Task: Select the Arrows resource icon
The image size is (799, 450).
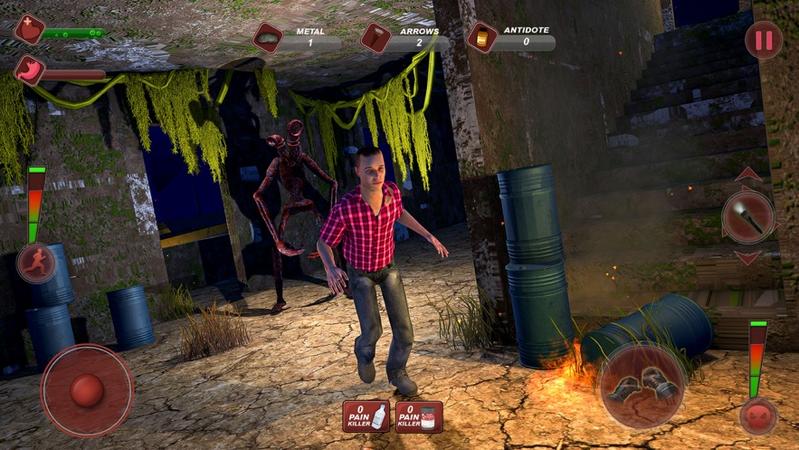Action: 375,38
